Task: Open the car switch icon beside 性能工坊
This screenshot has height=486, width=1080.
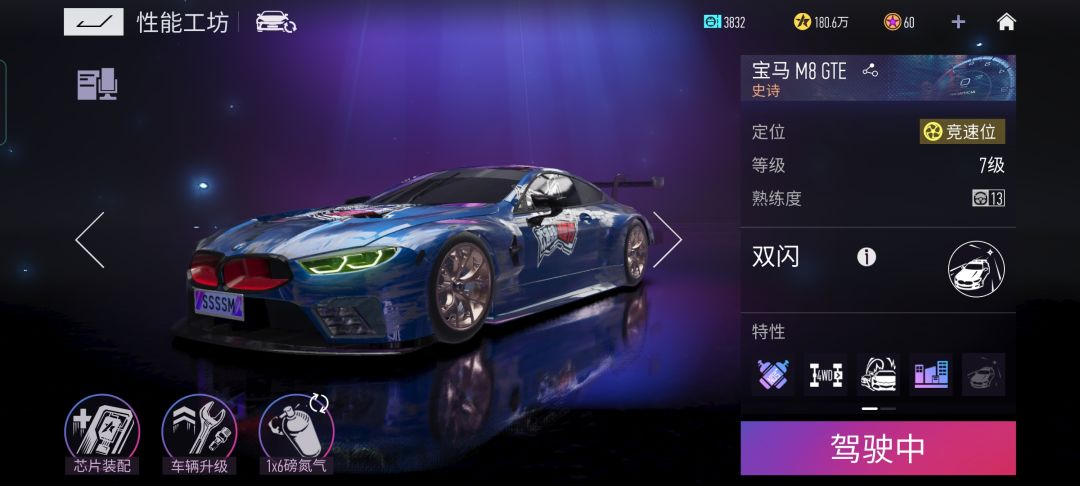Action: pyautogui.click(x=275, y=22)
